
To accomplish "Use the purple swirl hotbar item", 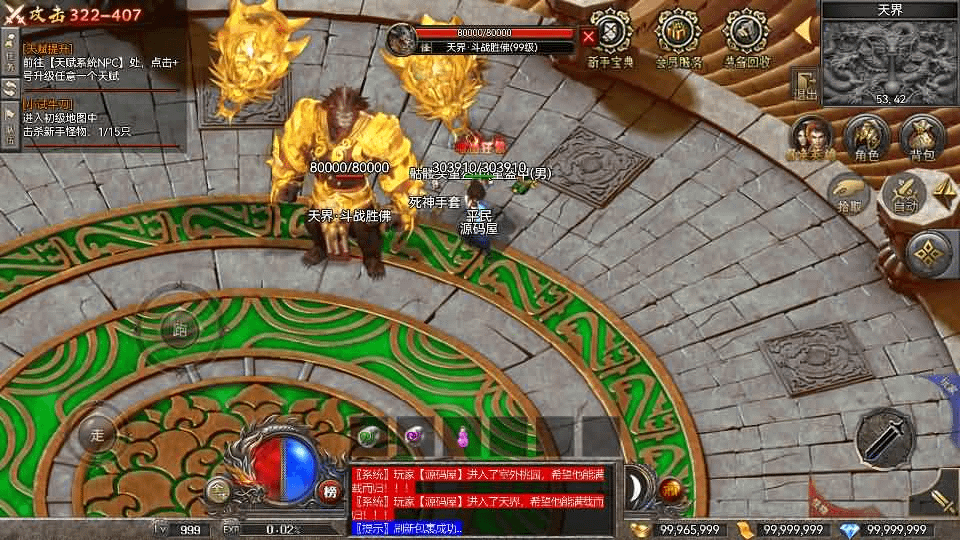I will pyautogui.click(x=414, y=436).
